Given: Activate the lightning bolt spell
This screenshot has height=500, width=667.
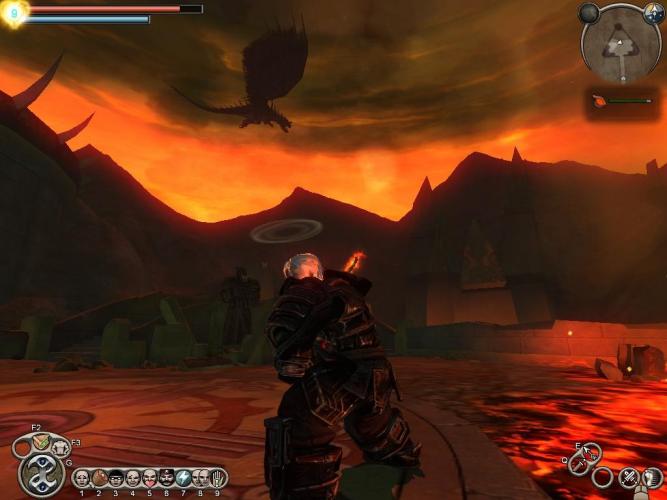Looking at the screenshot, I should (x=183, y=478).
